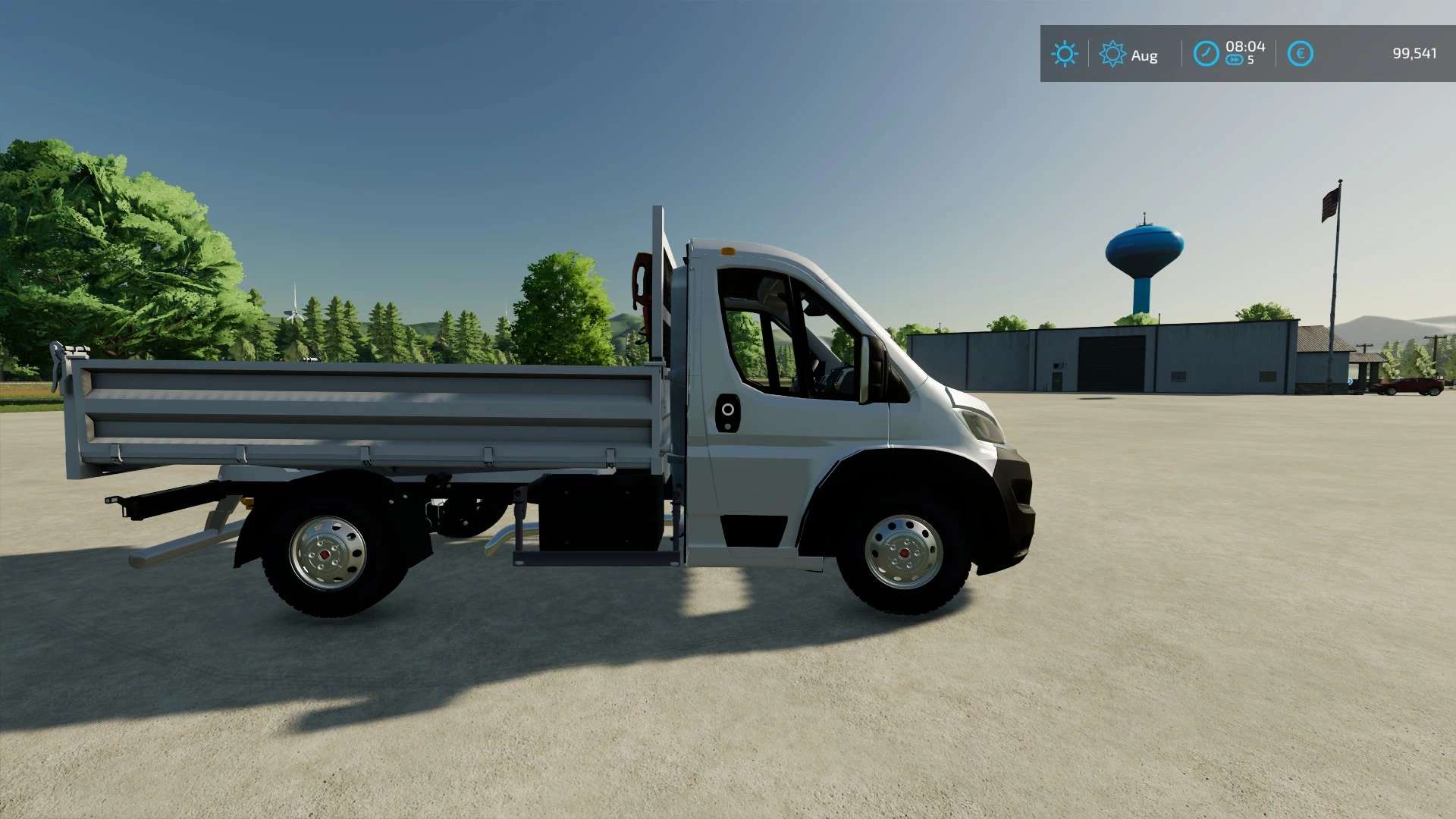This screenshot has height=819, width=1456.
Task: Open the euro money icon
Action: pos(1300,54)
